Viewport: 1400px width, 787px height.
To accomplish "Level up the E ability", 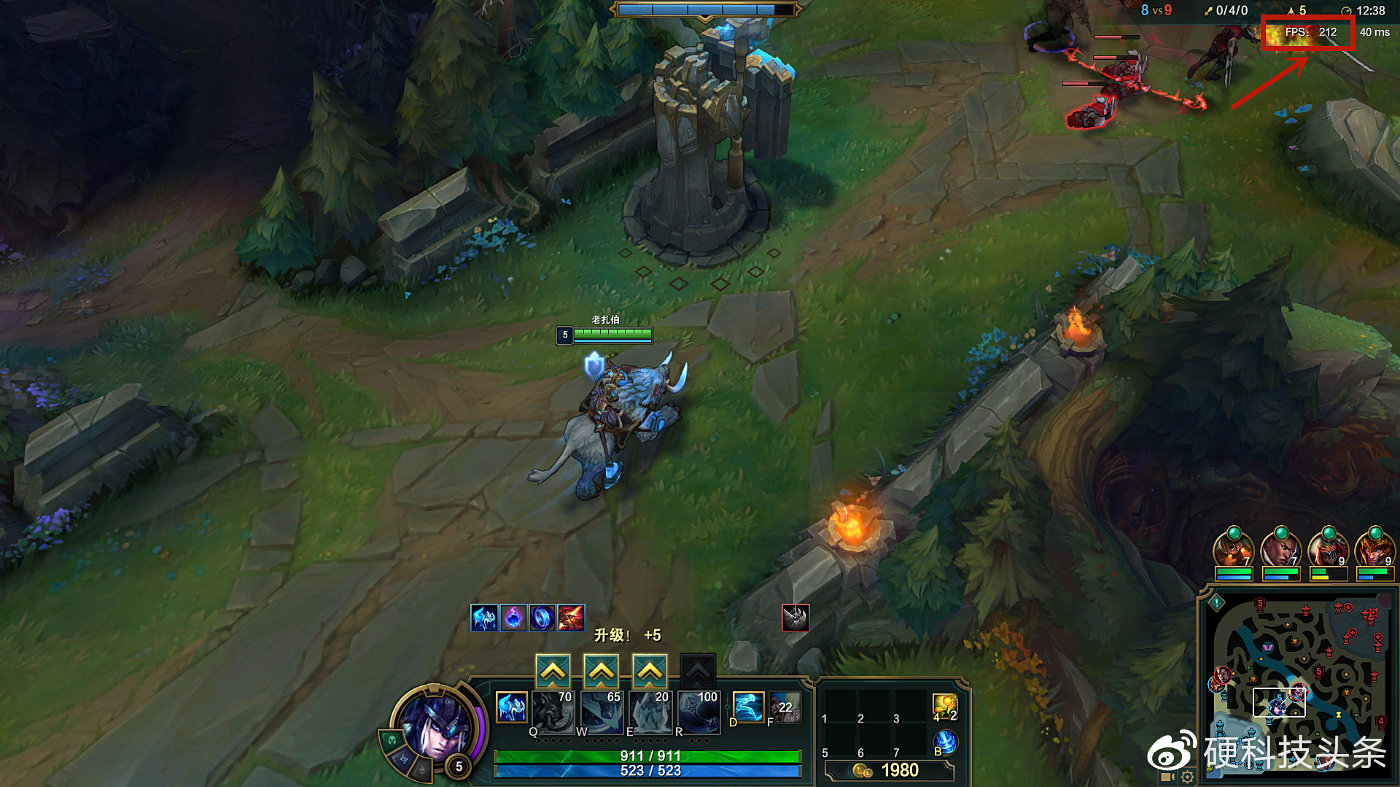I will 649,671.
